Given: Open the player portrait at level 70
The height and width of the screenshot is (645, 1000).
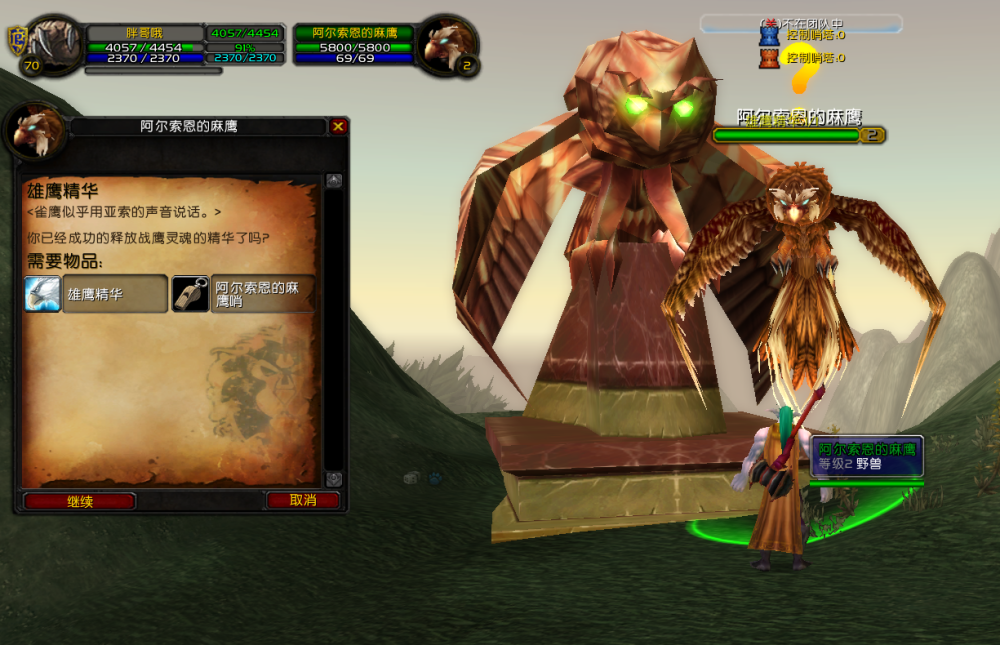Looking at the screenshot, I should tap(54, 42).
